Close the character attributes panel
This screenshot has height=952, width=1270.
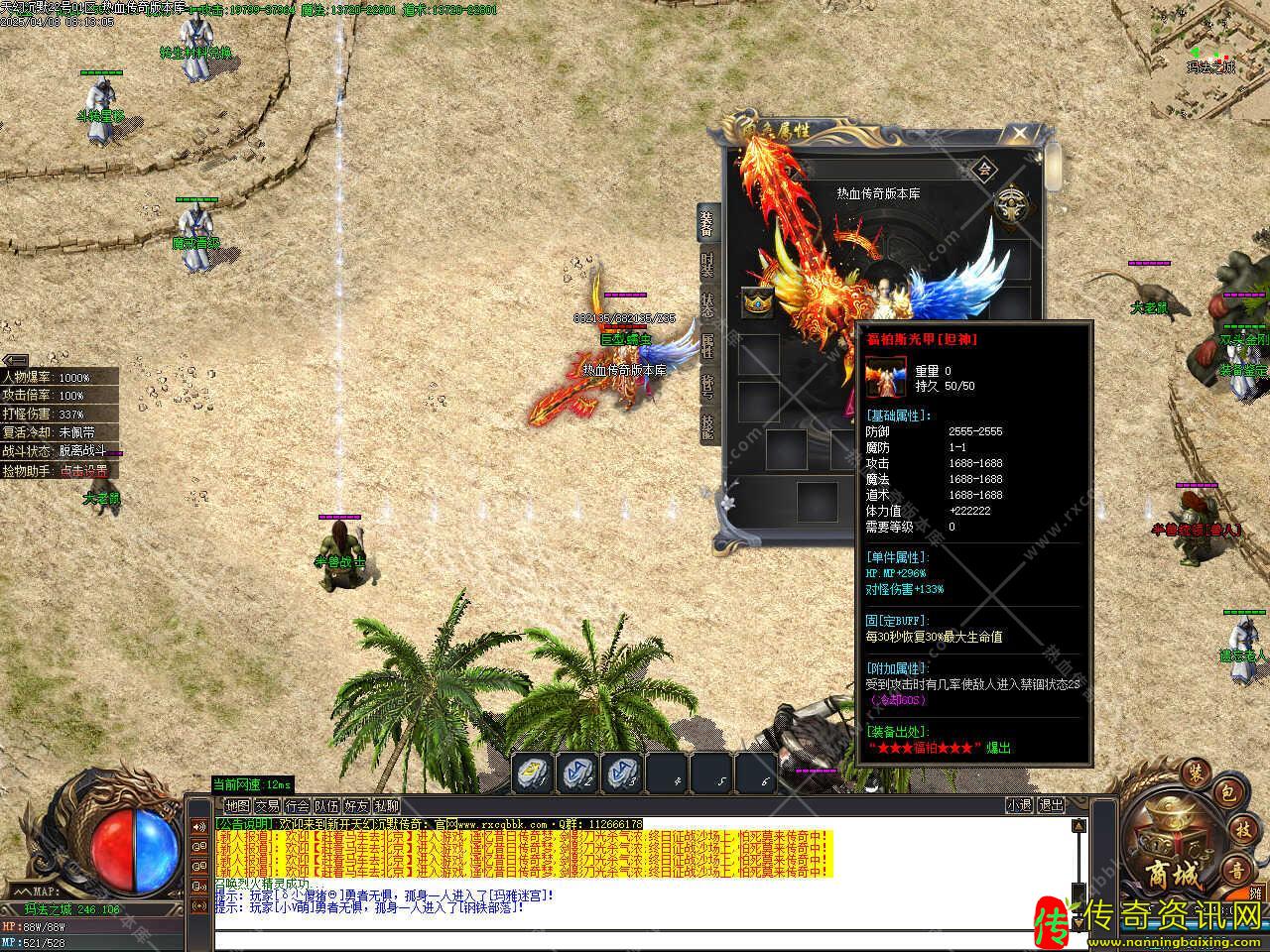(1019, 132)
